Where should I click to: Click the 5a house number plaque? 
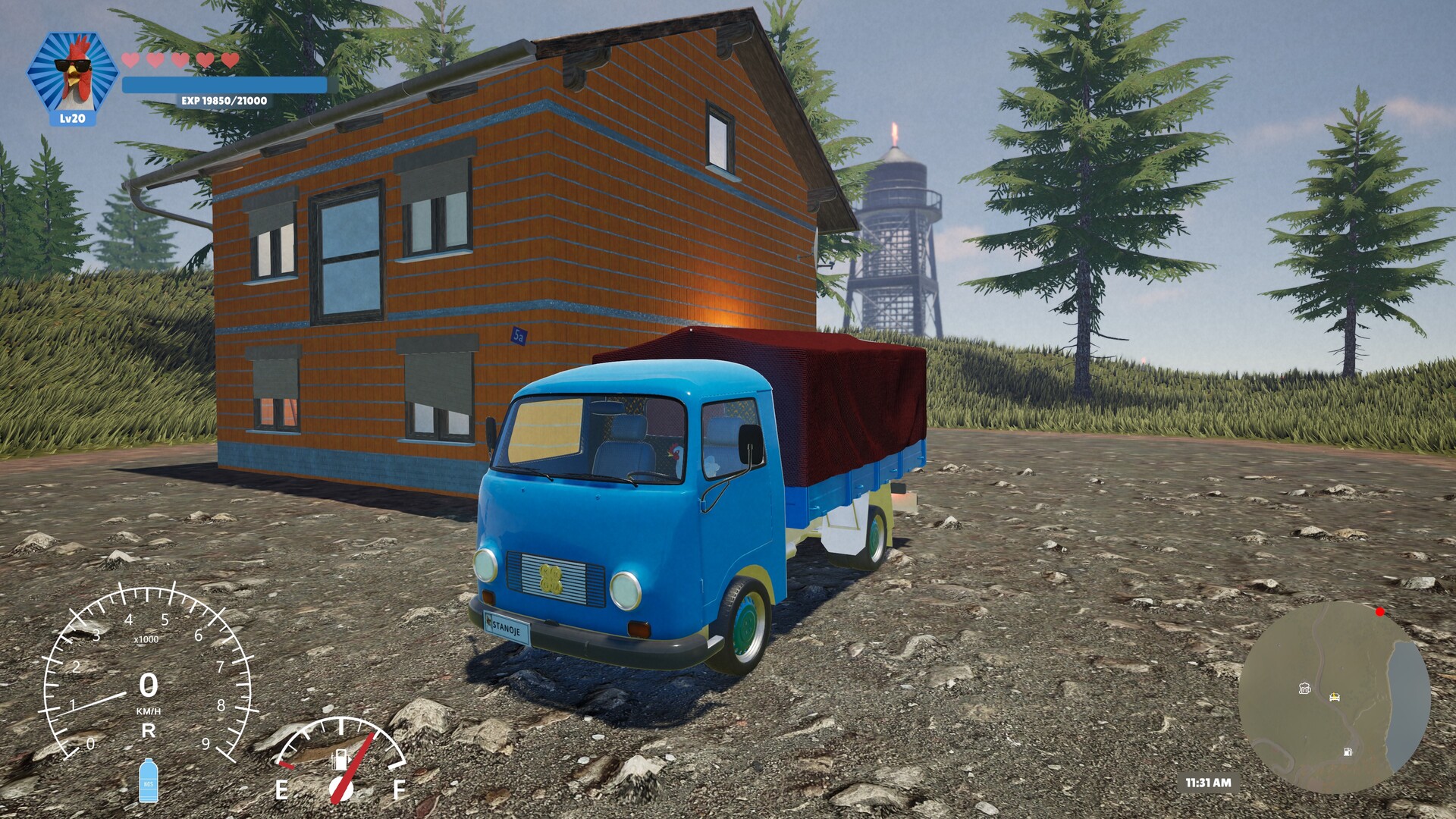tap(519, 336)
